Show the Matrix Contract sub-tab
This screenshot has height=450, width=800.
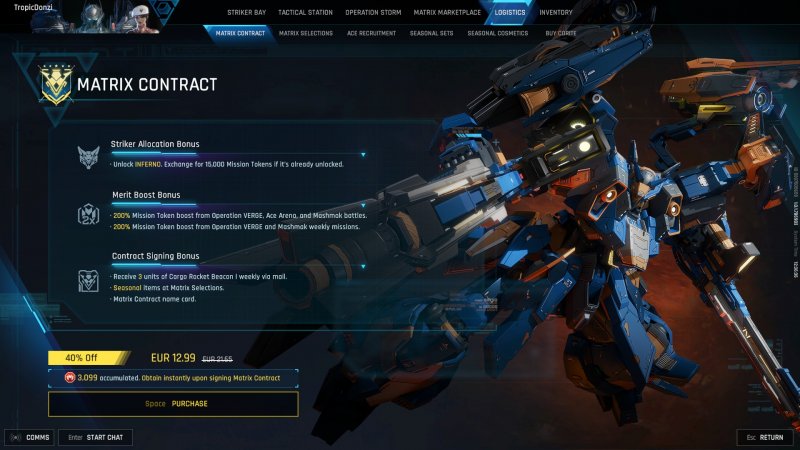240,33
